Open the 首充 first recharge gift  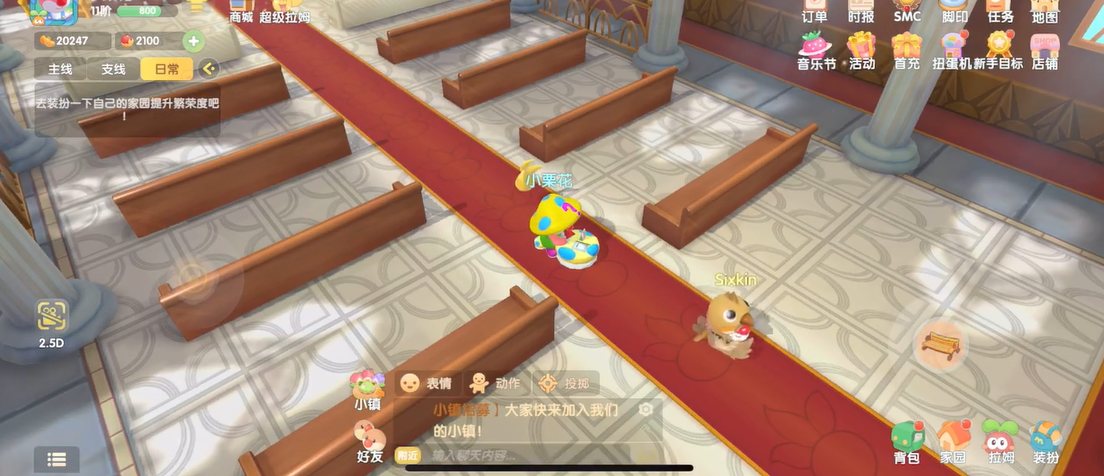point(907,49)
